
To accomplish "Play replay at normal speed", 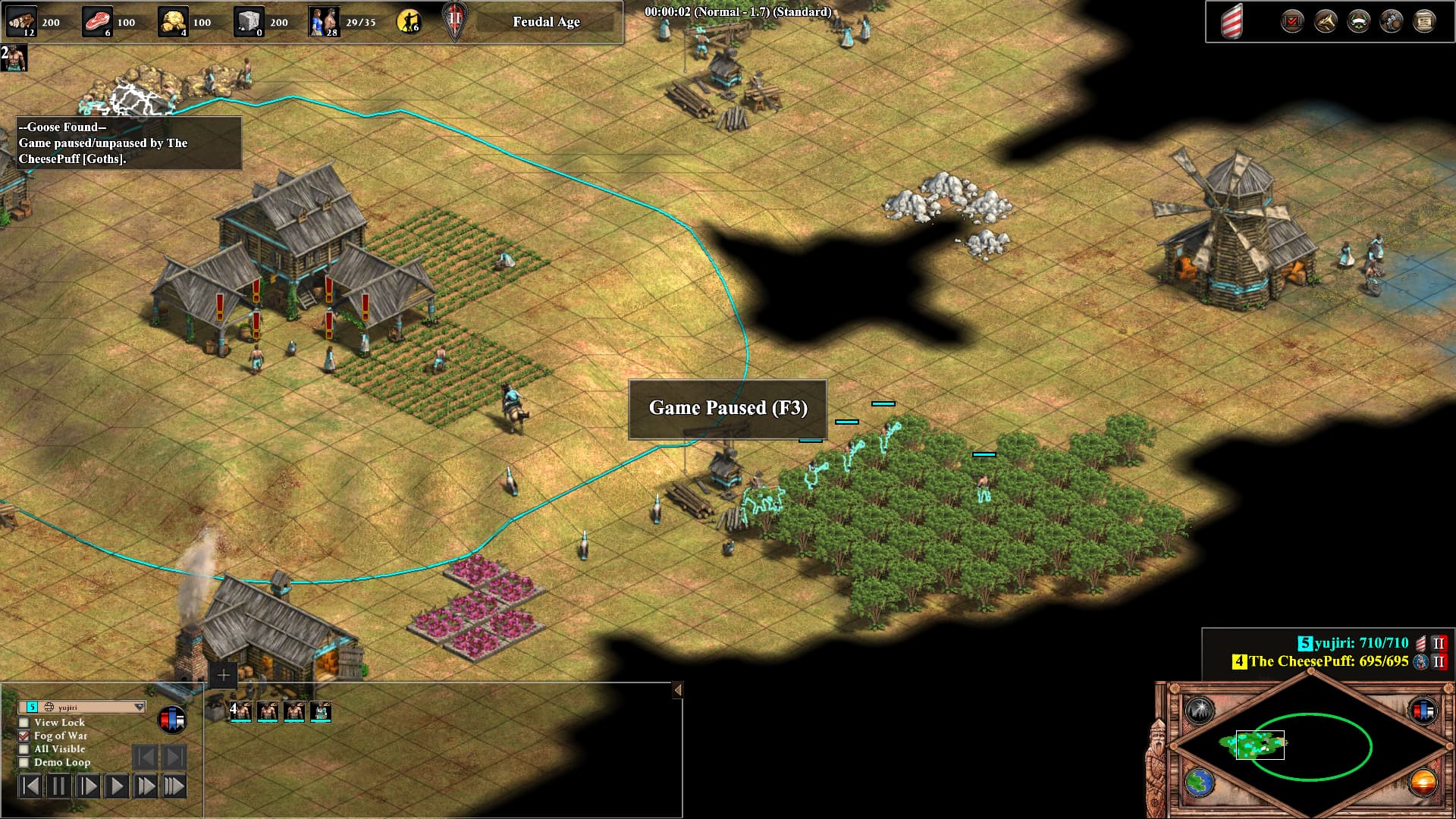I will (x=116, y=786).
